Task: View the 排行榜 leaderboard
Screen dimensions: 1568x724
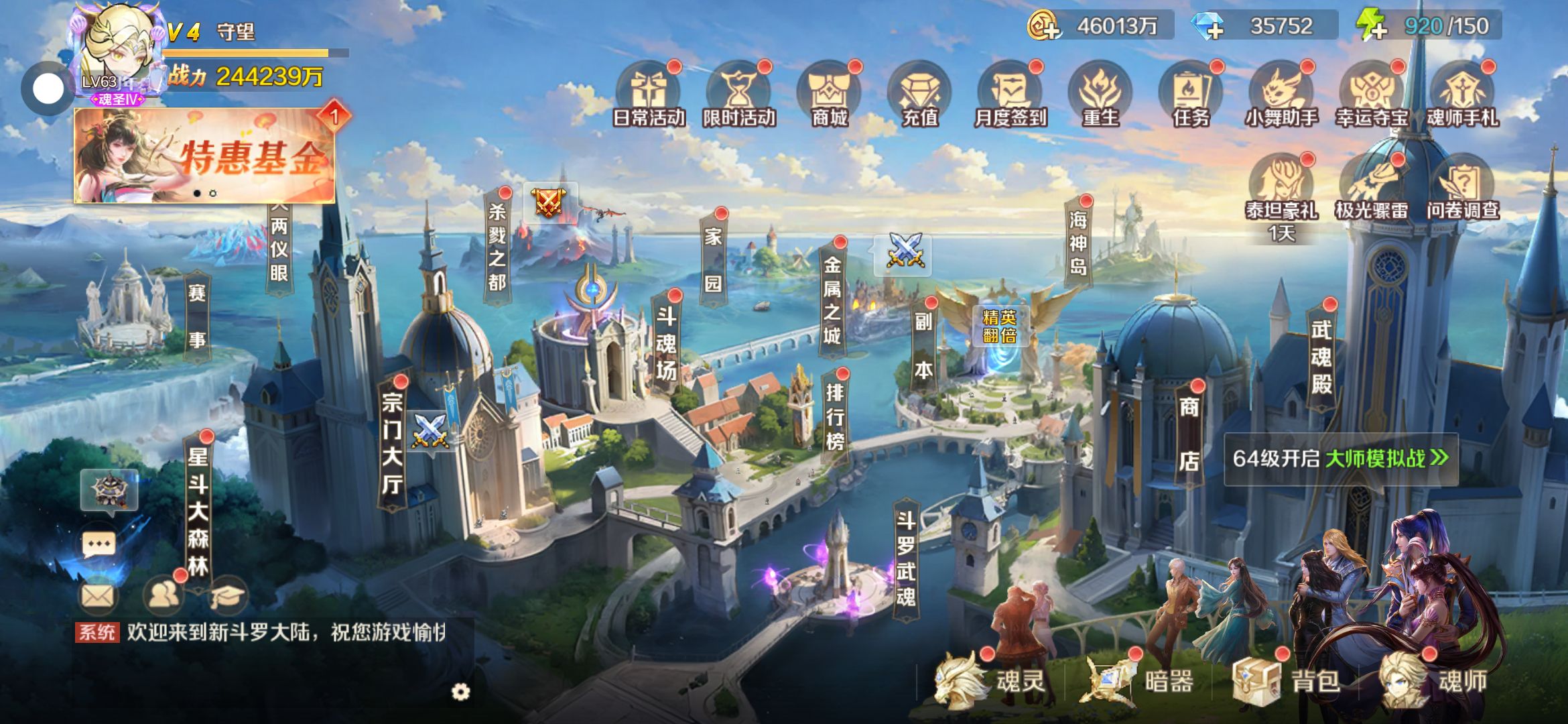Action: click(x=835, y=416)
